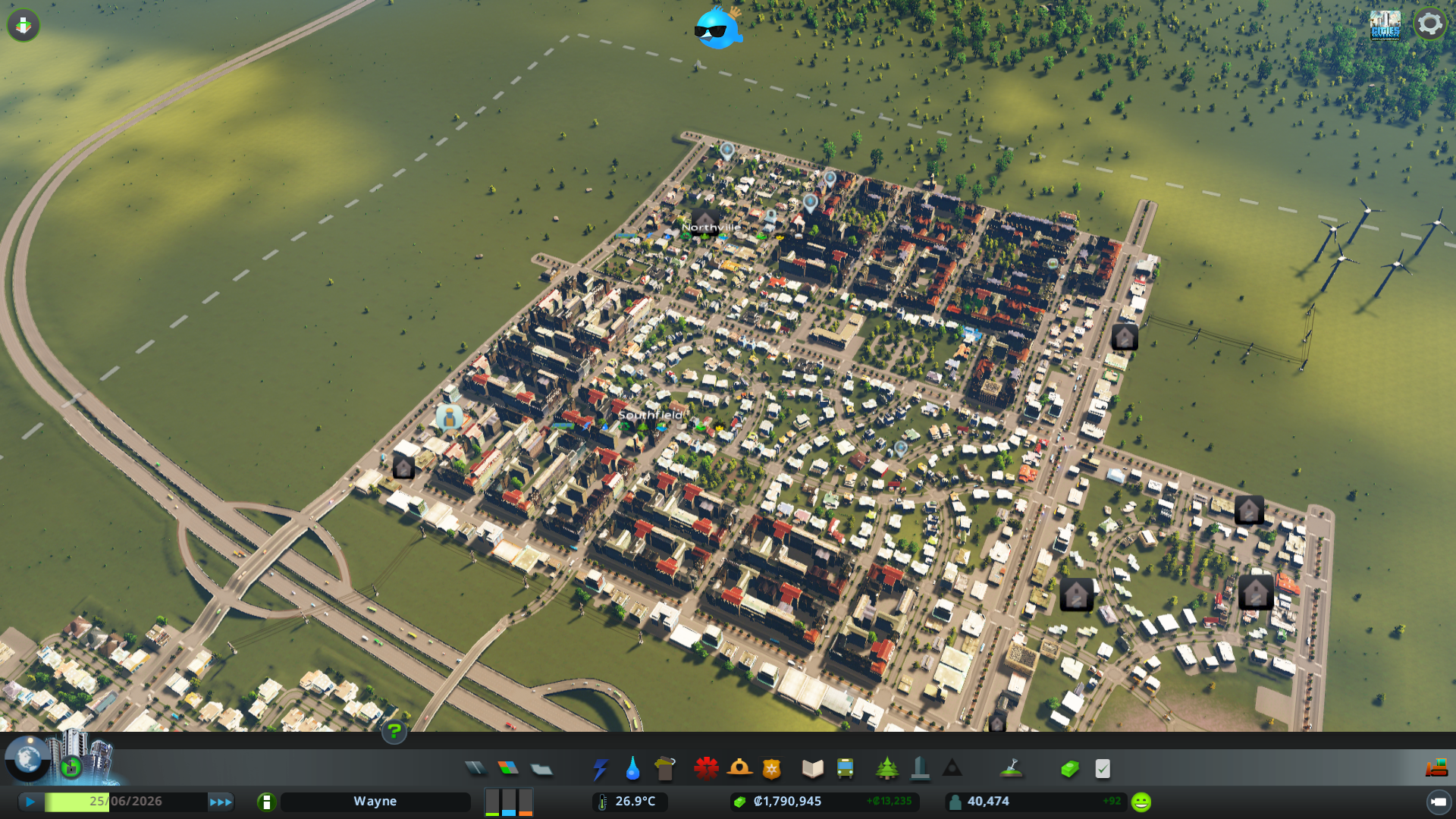Screen dimensions: 1456x819
Task: Open the Education services menu
Action: tap(811, 768)
